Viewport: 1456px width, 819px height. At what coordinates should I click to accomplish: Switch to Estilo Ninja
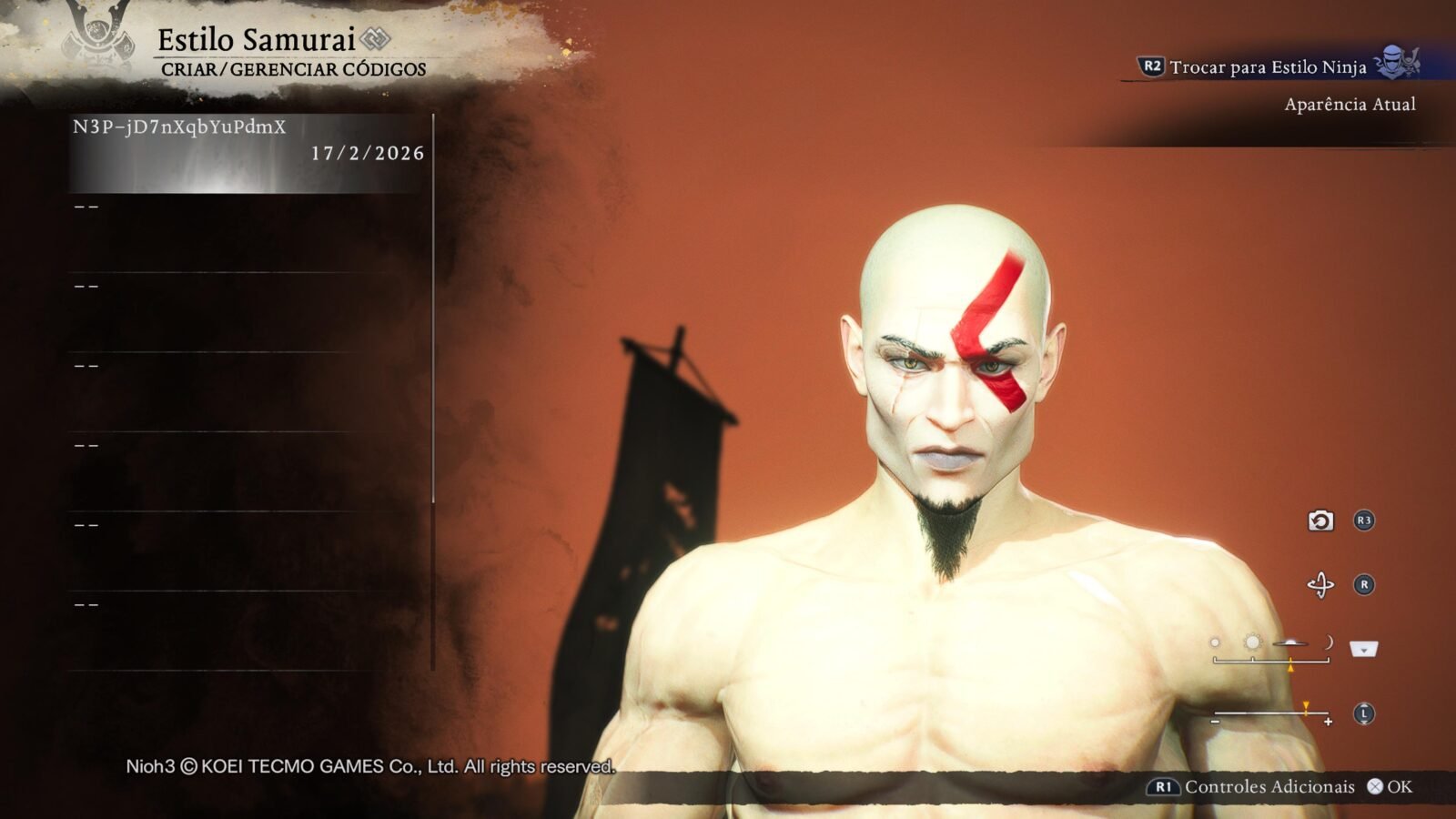click(1267, 66)
